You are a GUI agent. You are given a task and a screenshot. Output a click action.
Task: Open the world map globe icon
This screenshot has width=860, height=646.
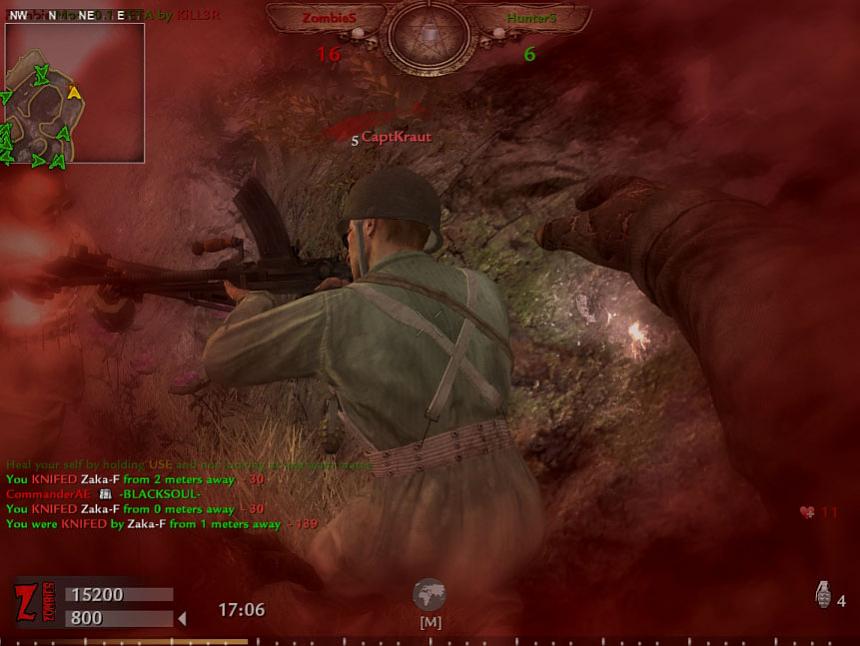[x=429, y=595]
